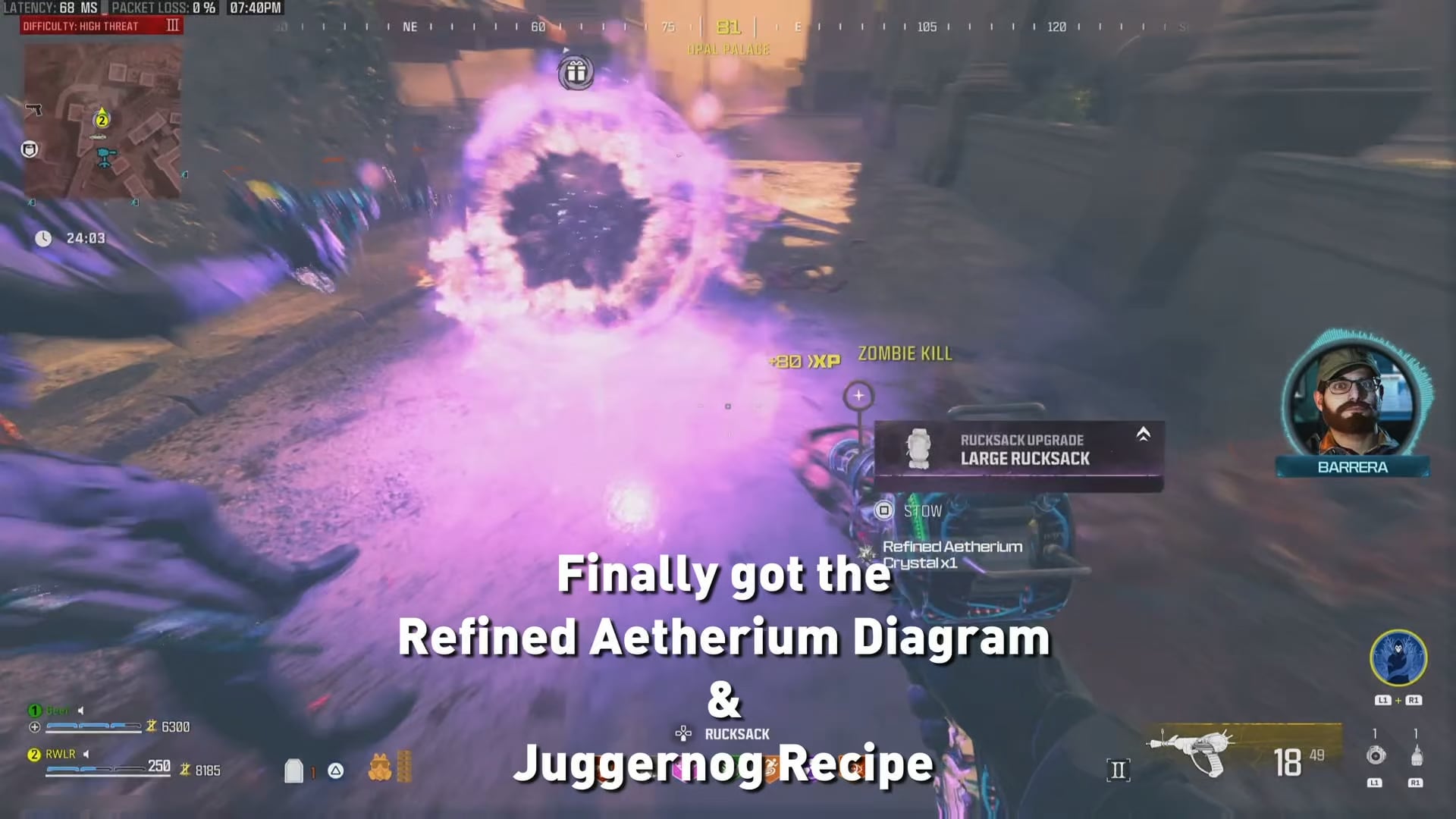Click the shield icon on the minimap
The width and height of the screenshot is (1456, 819).
click(30, 149)
